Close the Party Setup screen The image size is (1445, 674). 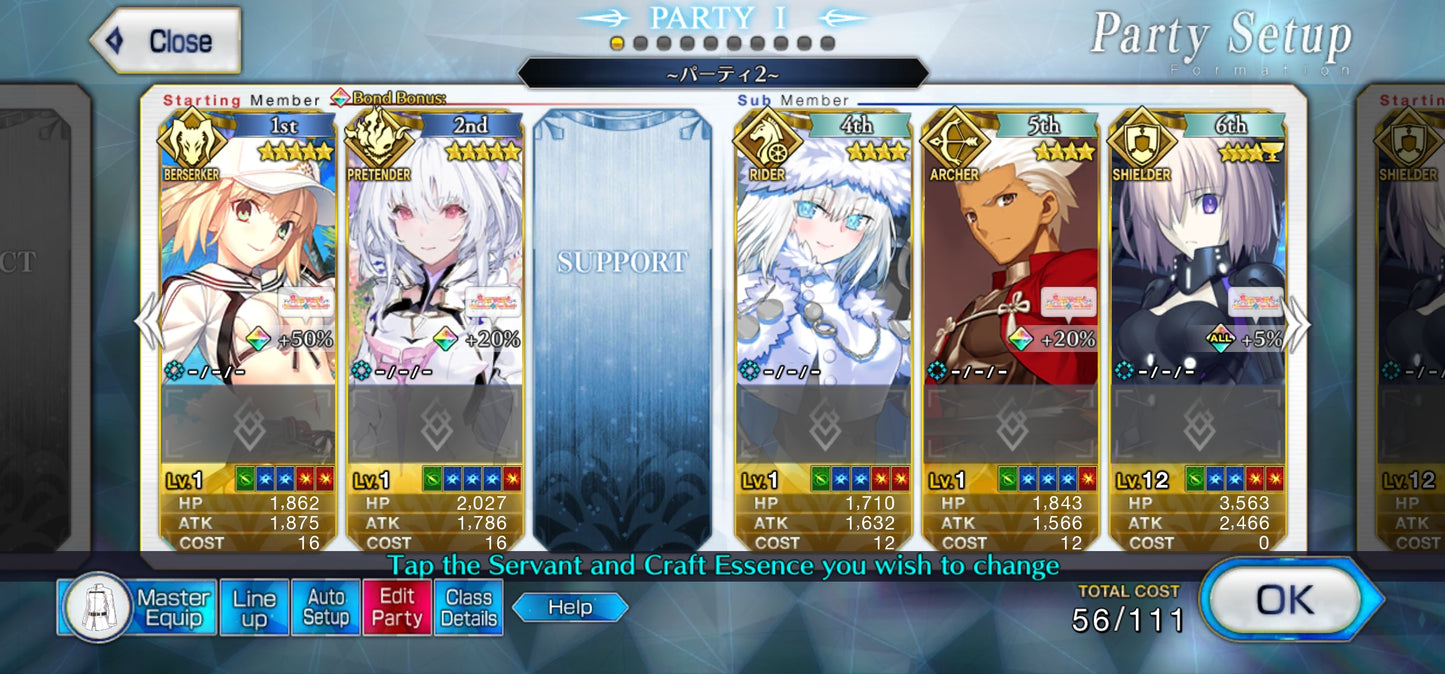[x=166, y=42]
